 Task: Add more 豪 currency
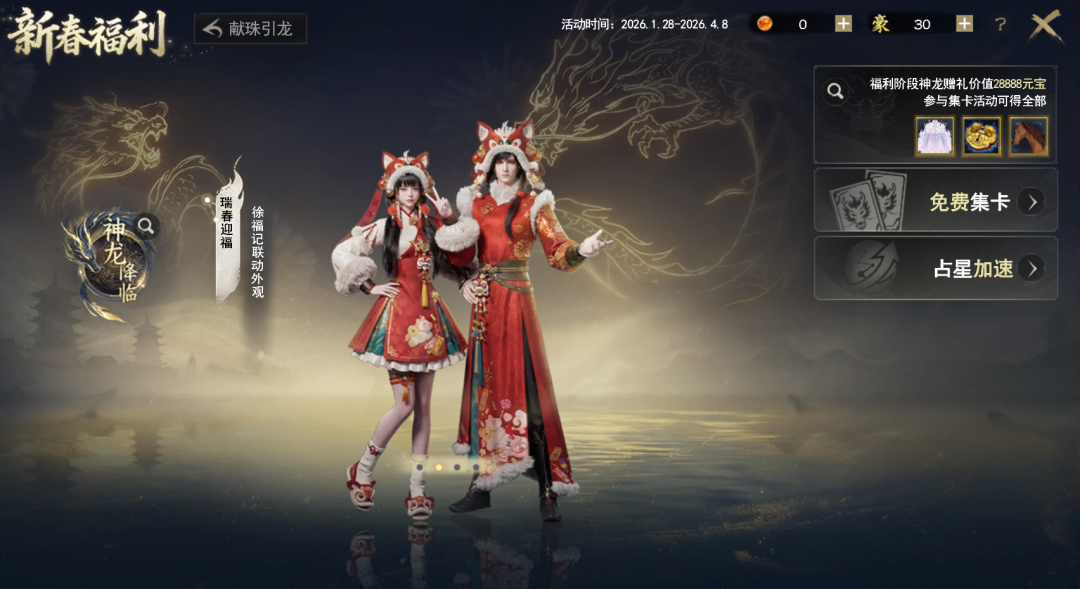click(x=964, y=24)
